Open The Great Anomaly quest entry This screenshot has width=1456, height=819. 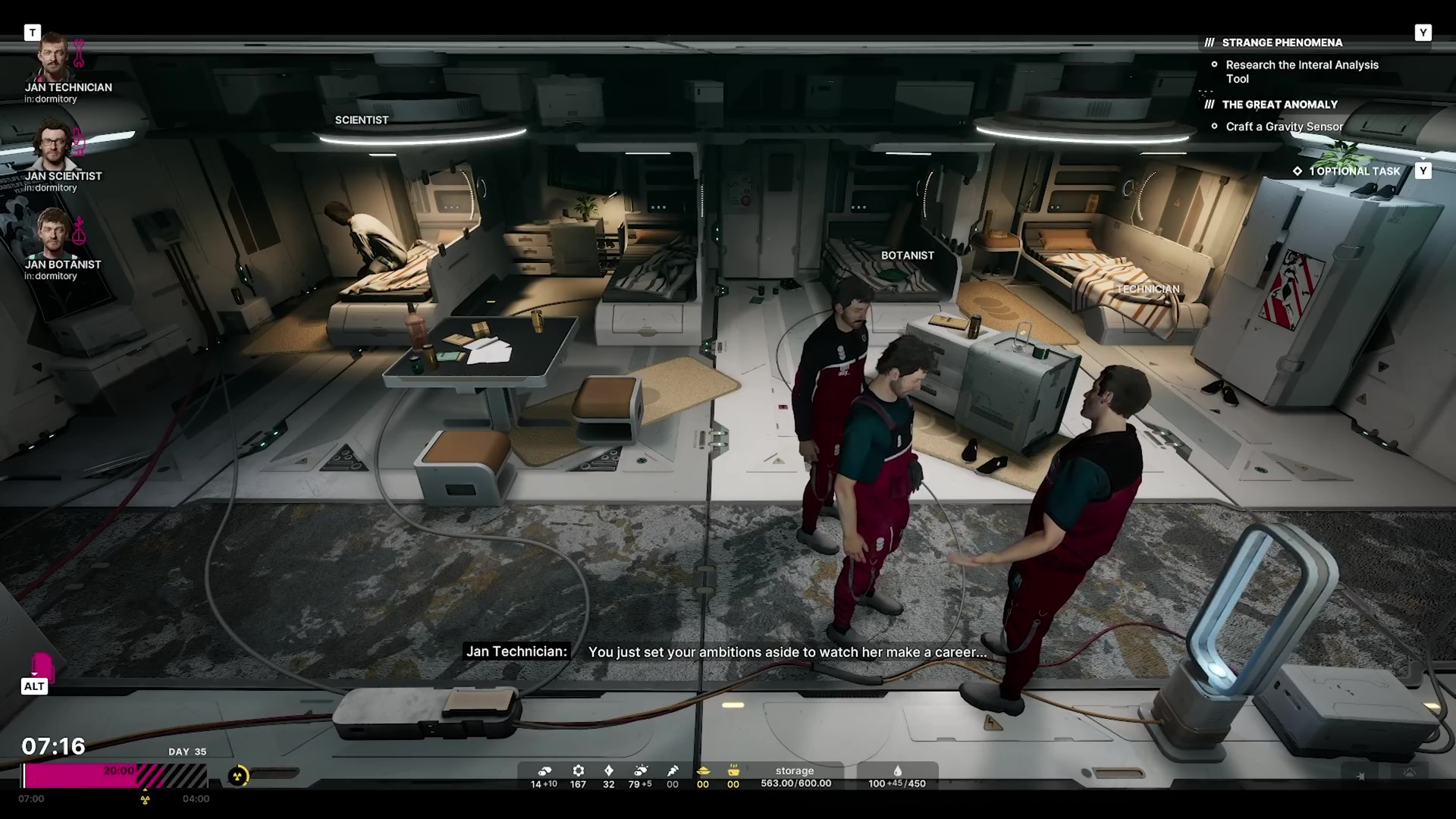[x=1279, y=105]
